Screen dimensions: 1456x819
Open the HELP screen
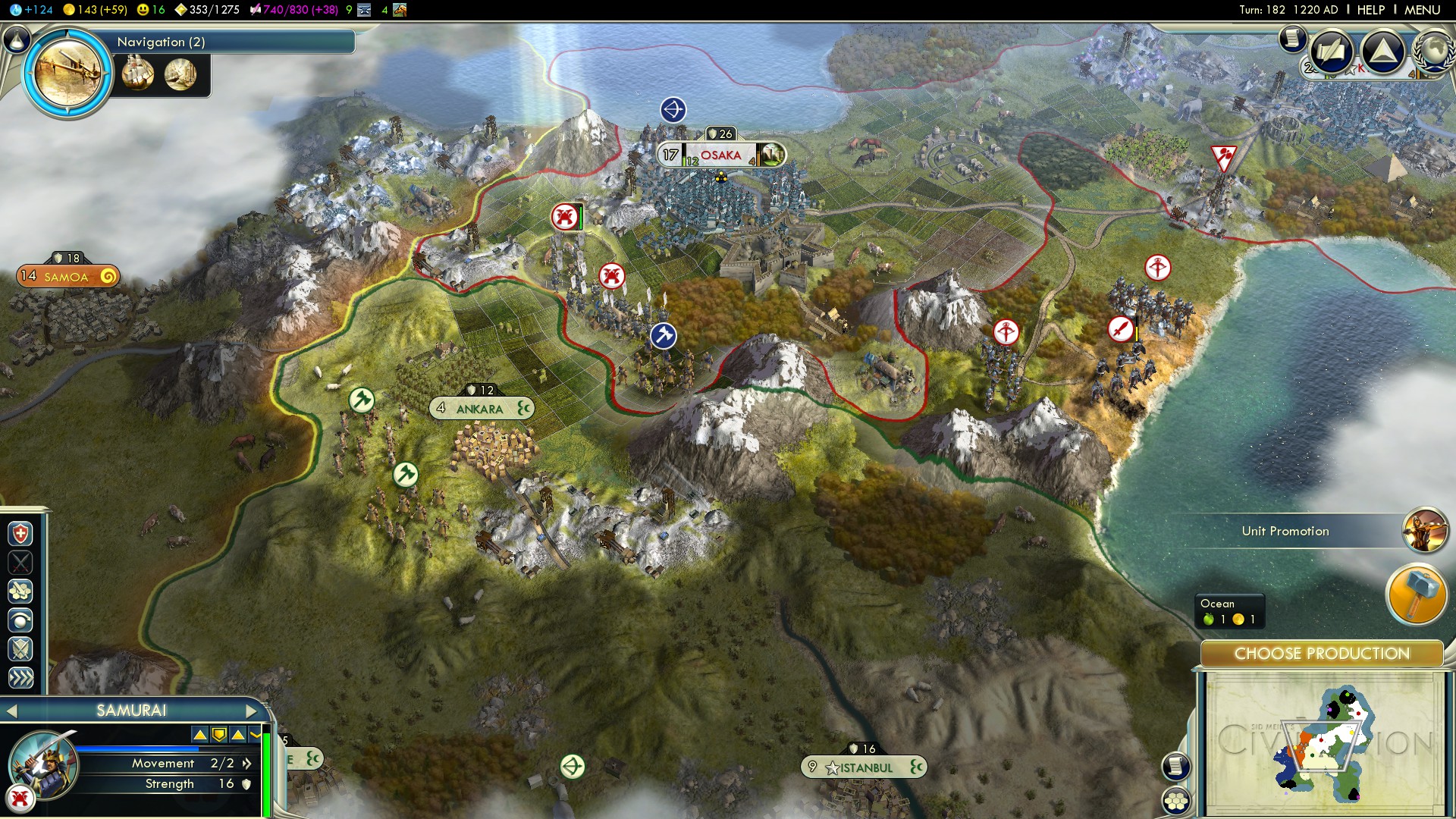pos(1370,10)
